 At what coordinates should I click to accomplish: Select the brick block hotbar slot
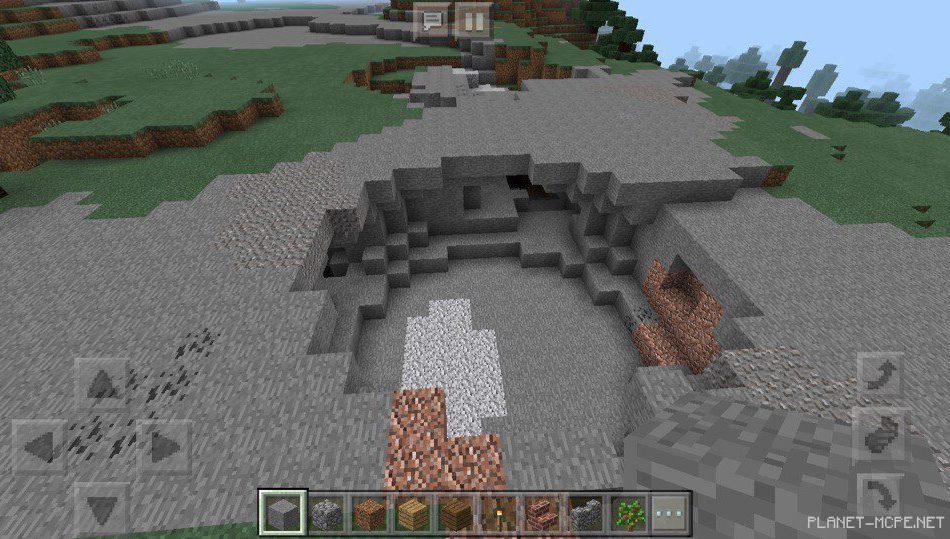541,513
